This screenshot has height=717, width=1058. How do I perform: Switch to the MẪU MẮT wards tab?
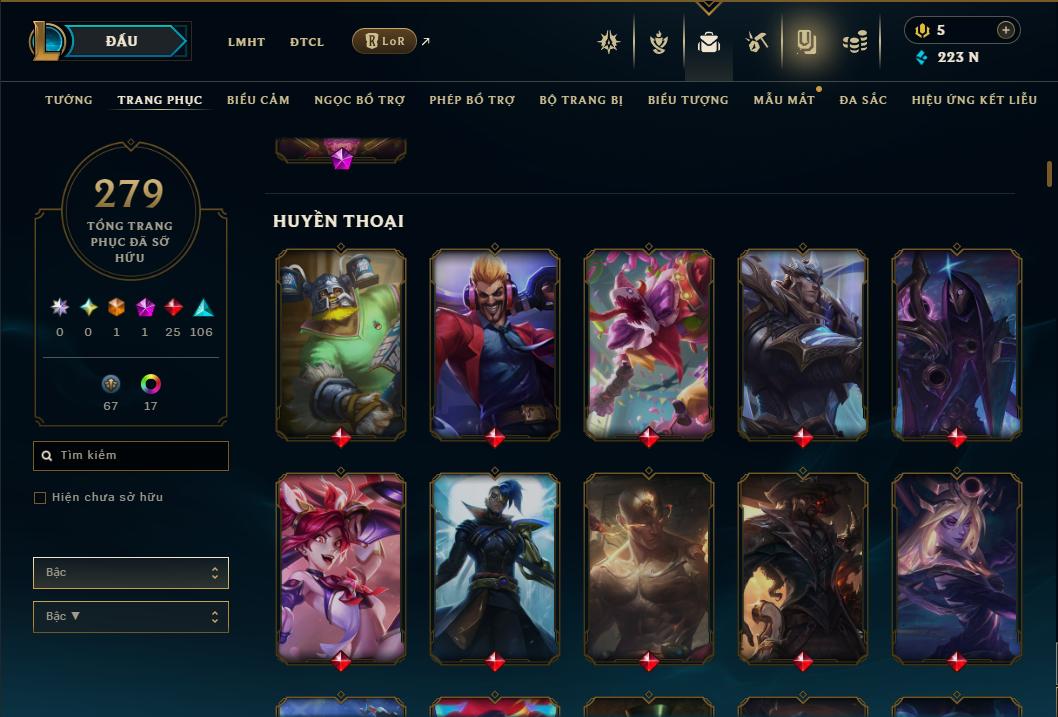tap(784, 100)
